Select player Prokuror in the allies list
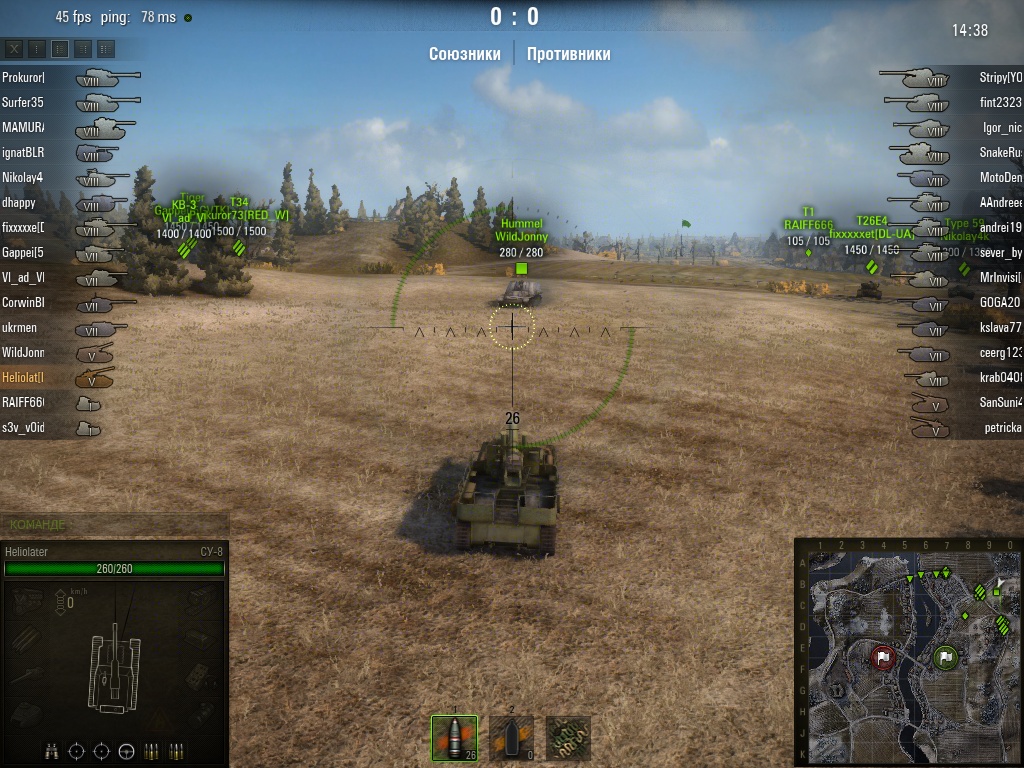Image resolution: width=1024 pixels, height=768 pixels. click(x=23, y=77)
